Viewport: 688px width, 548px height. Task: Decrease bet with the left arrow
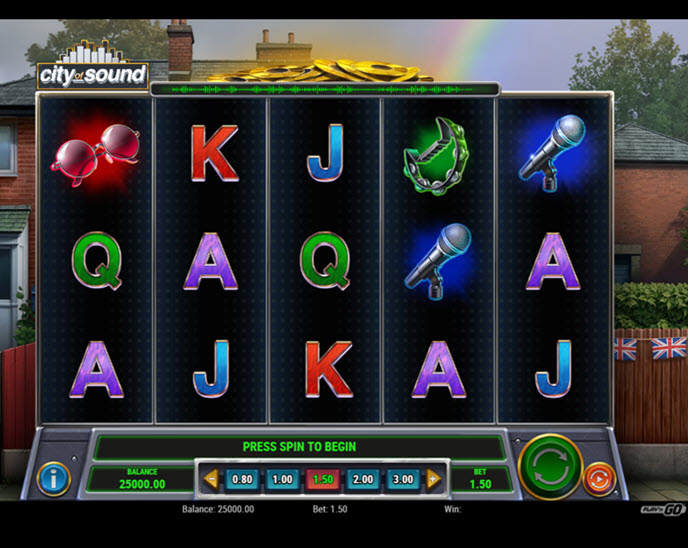(211, 479)
